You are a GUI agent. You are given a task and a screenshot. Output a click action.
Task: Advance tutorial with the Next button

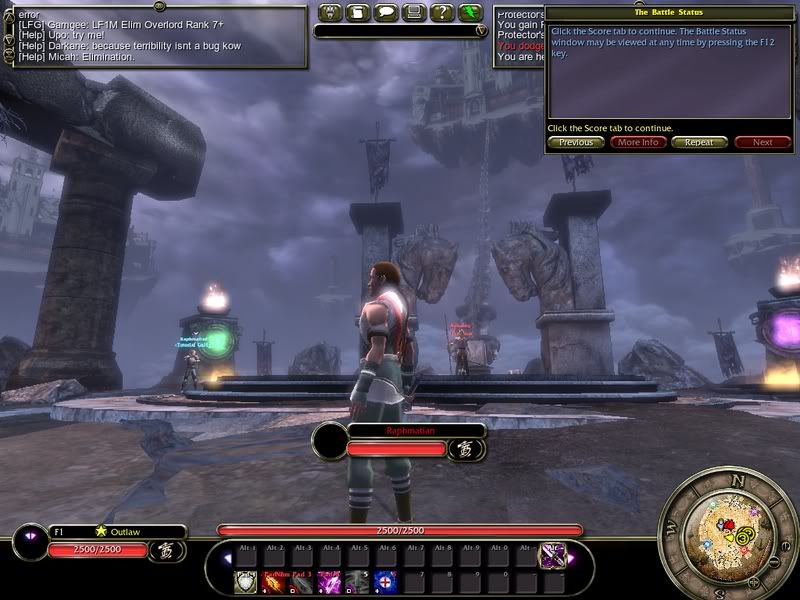pos(762,142)
